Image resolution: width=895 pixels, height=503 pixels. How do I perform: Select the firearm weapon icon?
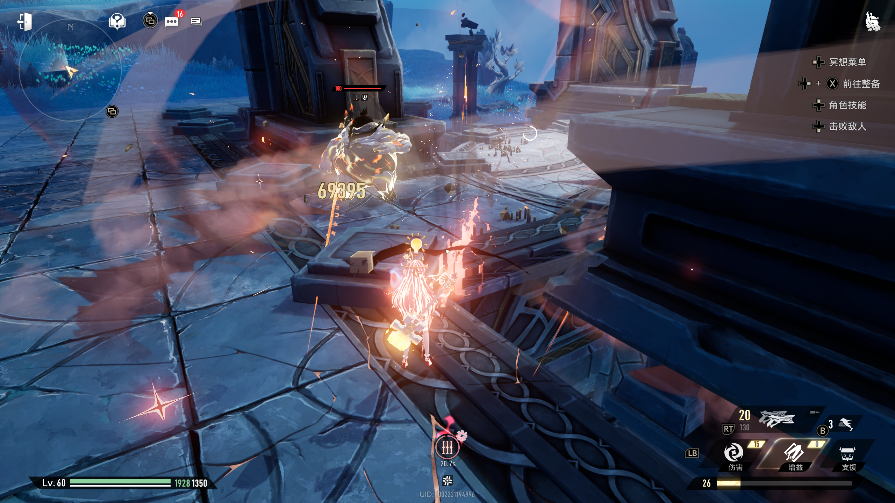[x=776, y=419]
